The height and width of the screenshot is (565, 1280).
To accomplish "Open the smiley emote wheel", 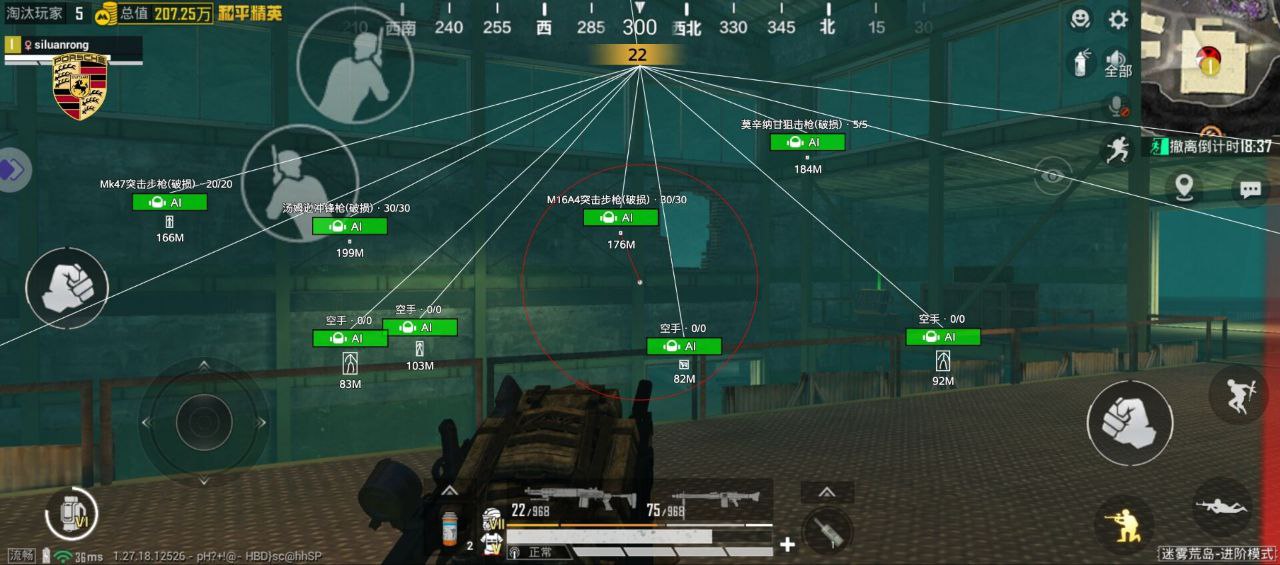I will click(x=1080, y=19).
